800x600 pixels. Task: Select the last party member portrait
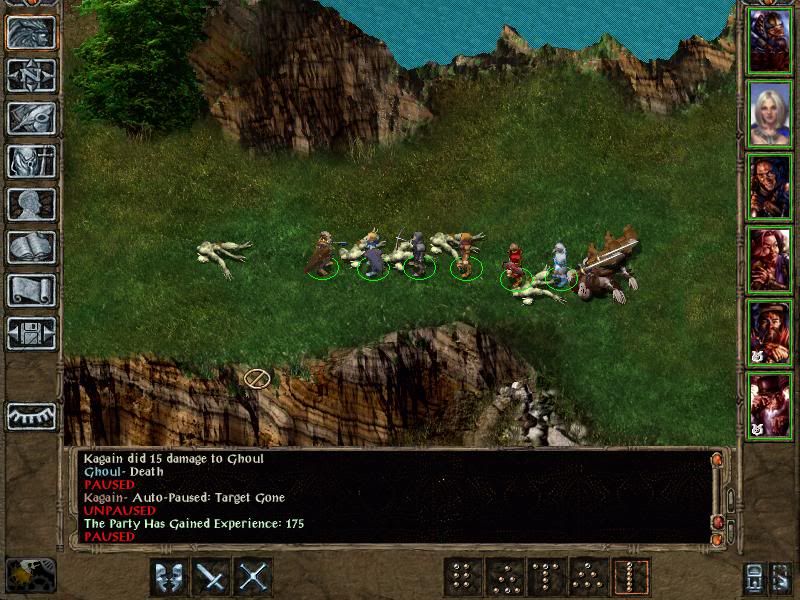point(769,406)
